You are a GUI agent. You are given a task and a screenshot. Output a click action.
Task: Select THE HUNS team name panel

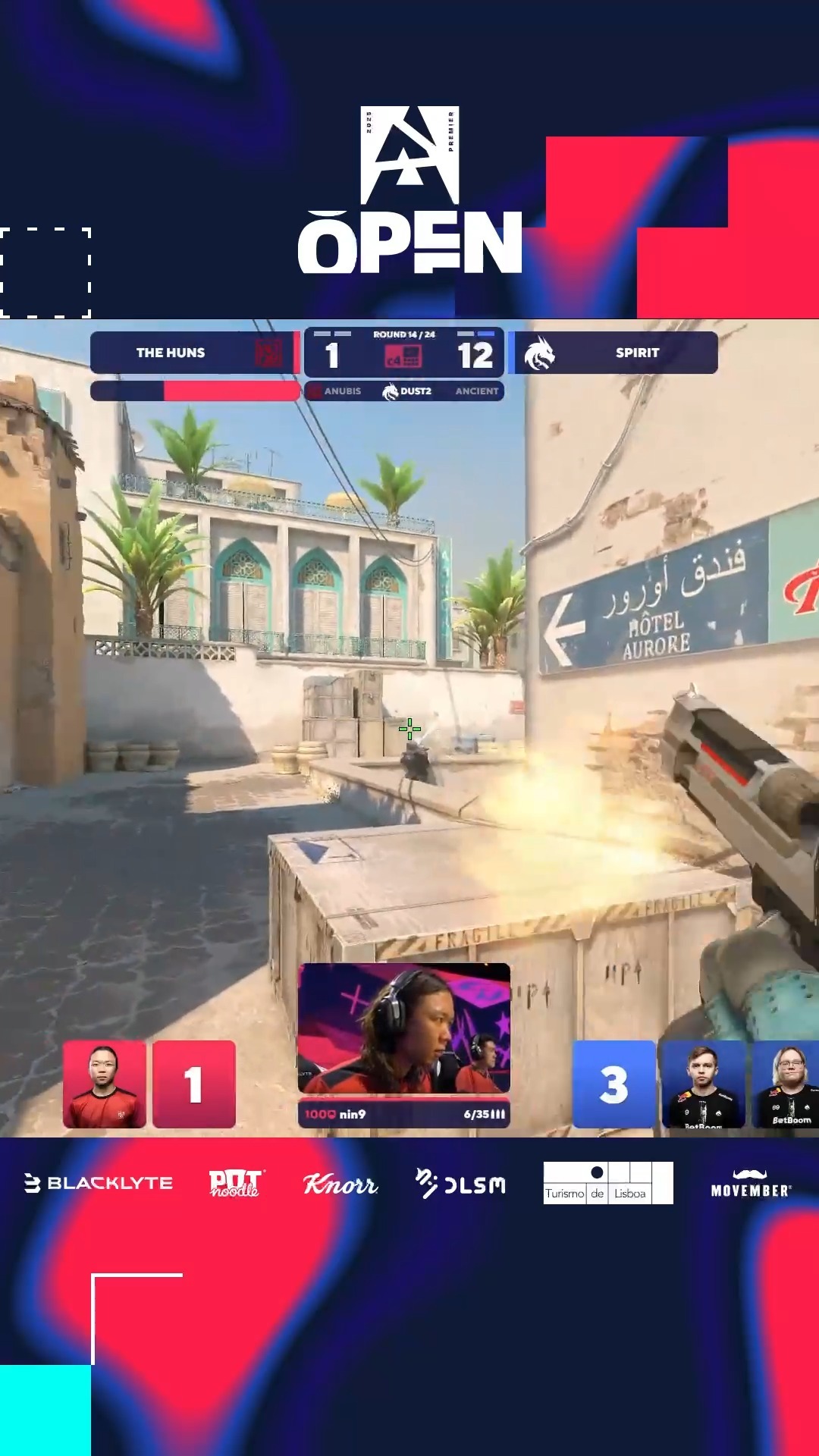click(x=171, y=353)
